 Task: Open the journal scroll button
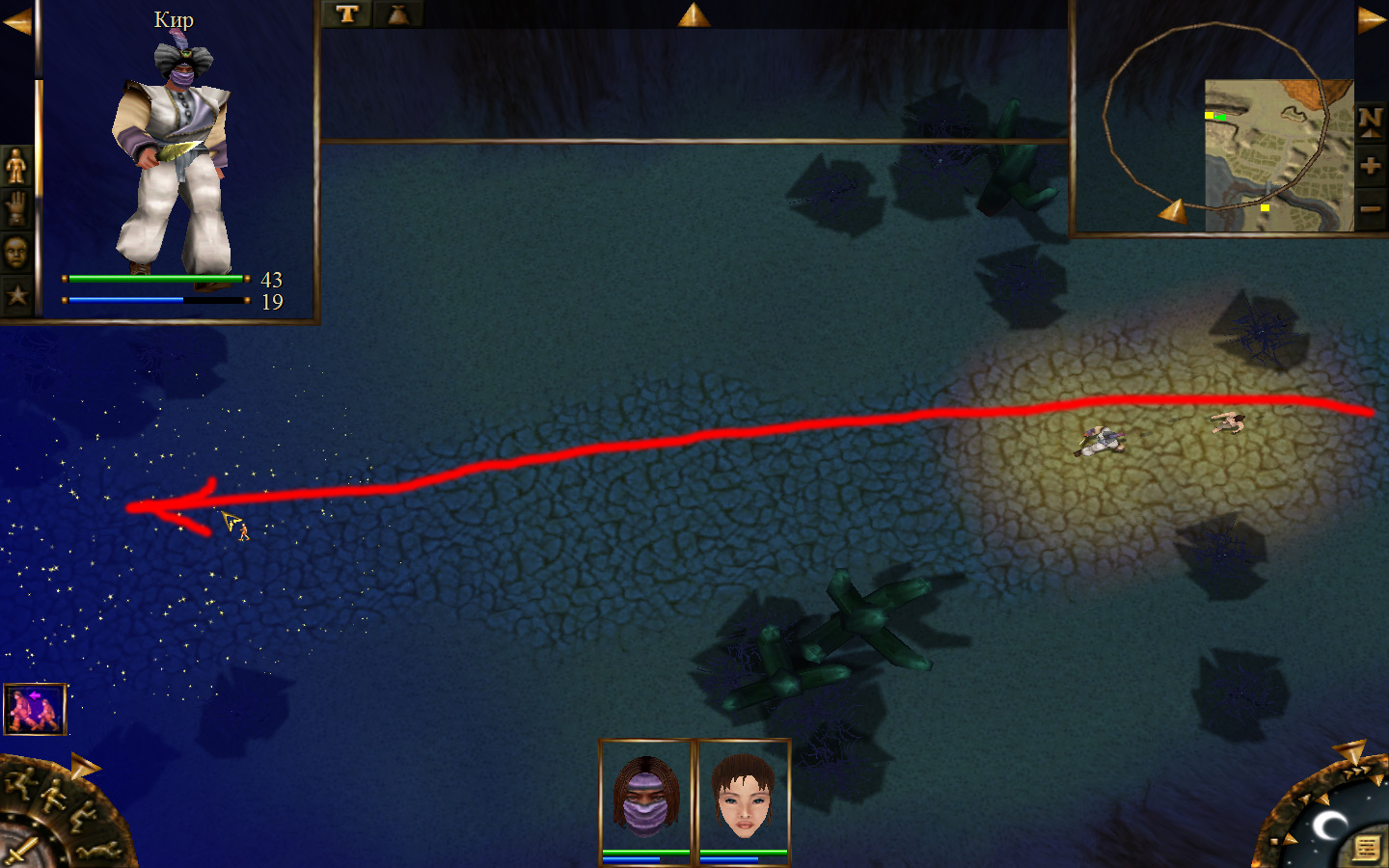tap(1365, 848)
